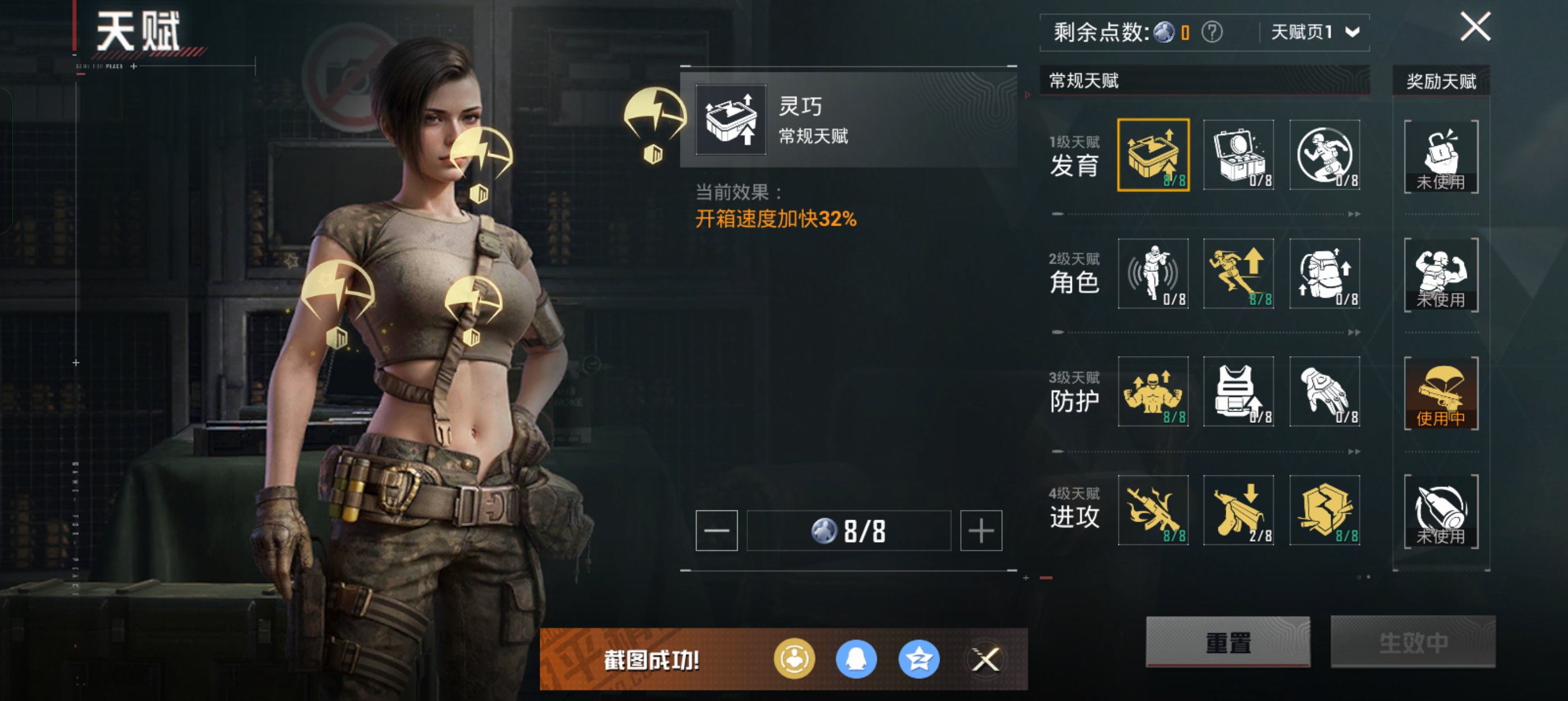Choose the magnifier loot case talent
The image size is (1568, 701).
click(x=1238, y=155)
